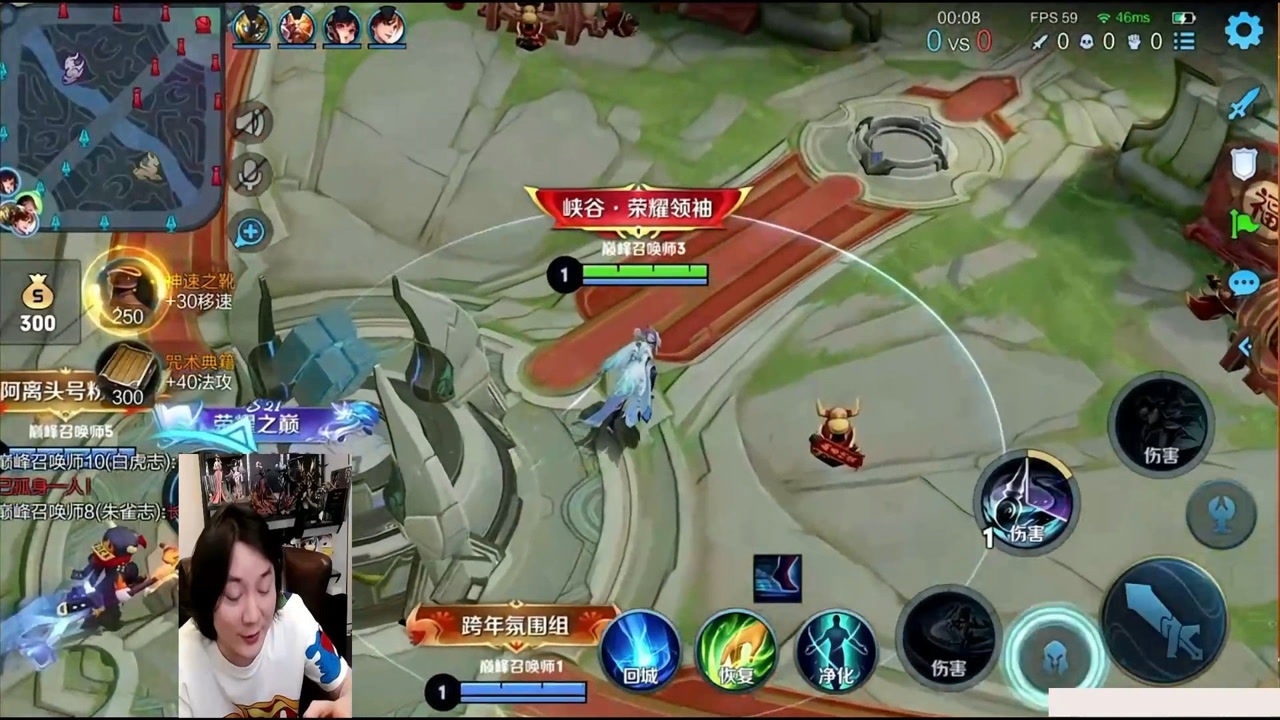This screenshot has width=1280, height=720.
Task: Tap the large sword basic attack button
Action: [x=1164, y=619]
